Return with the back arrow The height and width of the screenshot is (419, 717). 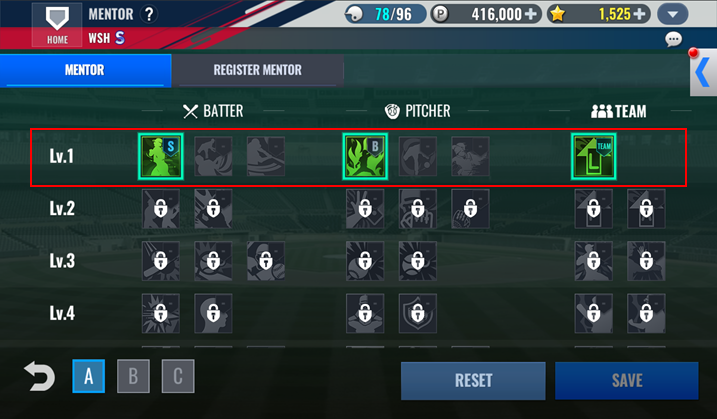coord(39,377)
